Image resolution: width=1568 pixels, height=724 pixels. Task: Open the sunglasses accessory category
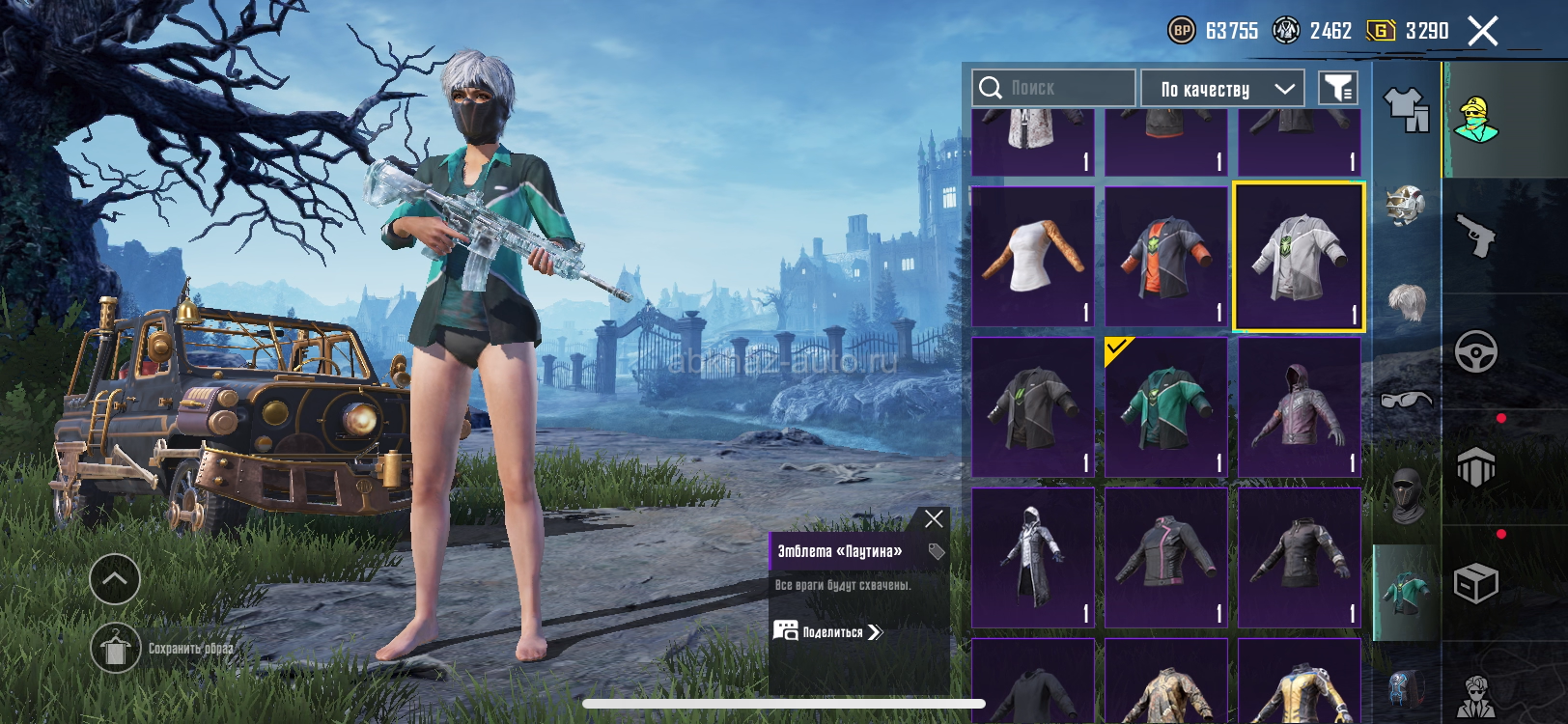[1407, 398]
